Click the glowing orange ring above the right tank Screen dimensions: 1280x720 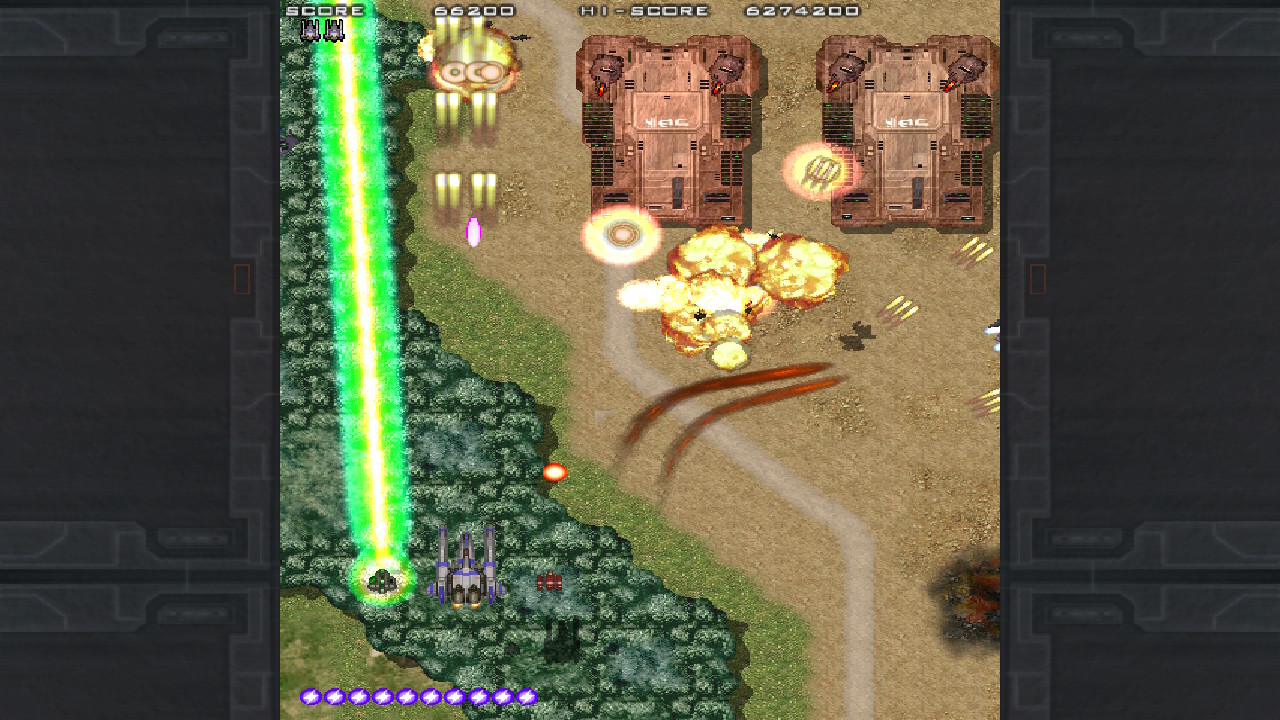pyautogui.click(x=820, y=168)
